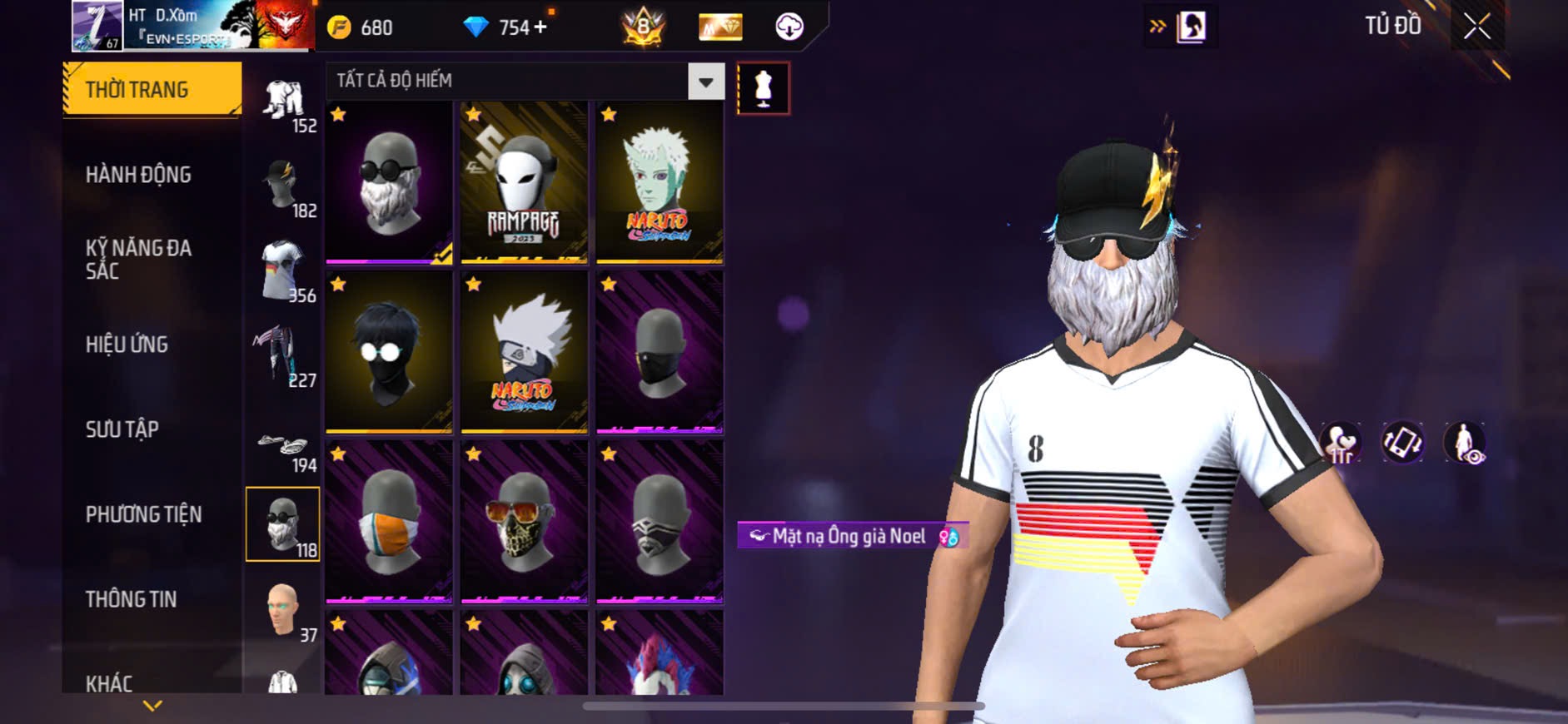
Task: Select the Kakashi Naruto mask item
Action: coord(524,352)
